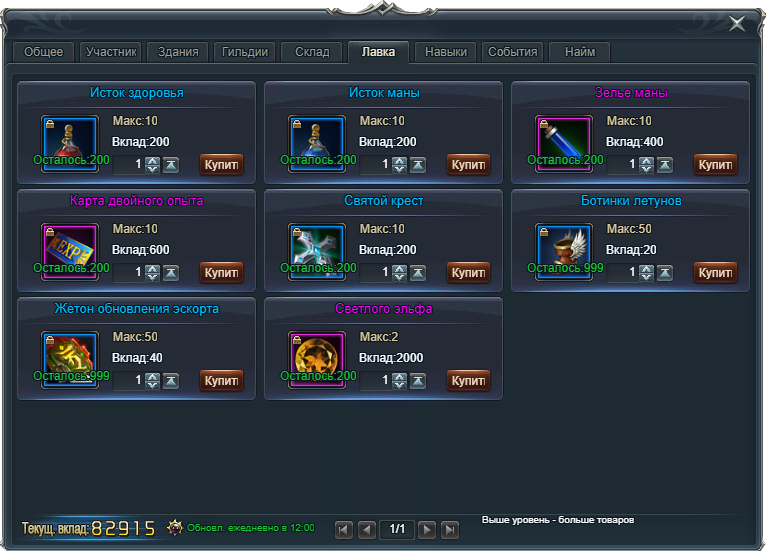766x551 pixels.
Task: Buy the Исток маны item
Action: (468, 164)
